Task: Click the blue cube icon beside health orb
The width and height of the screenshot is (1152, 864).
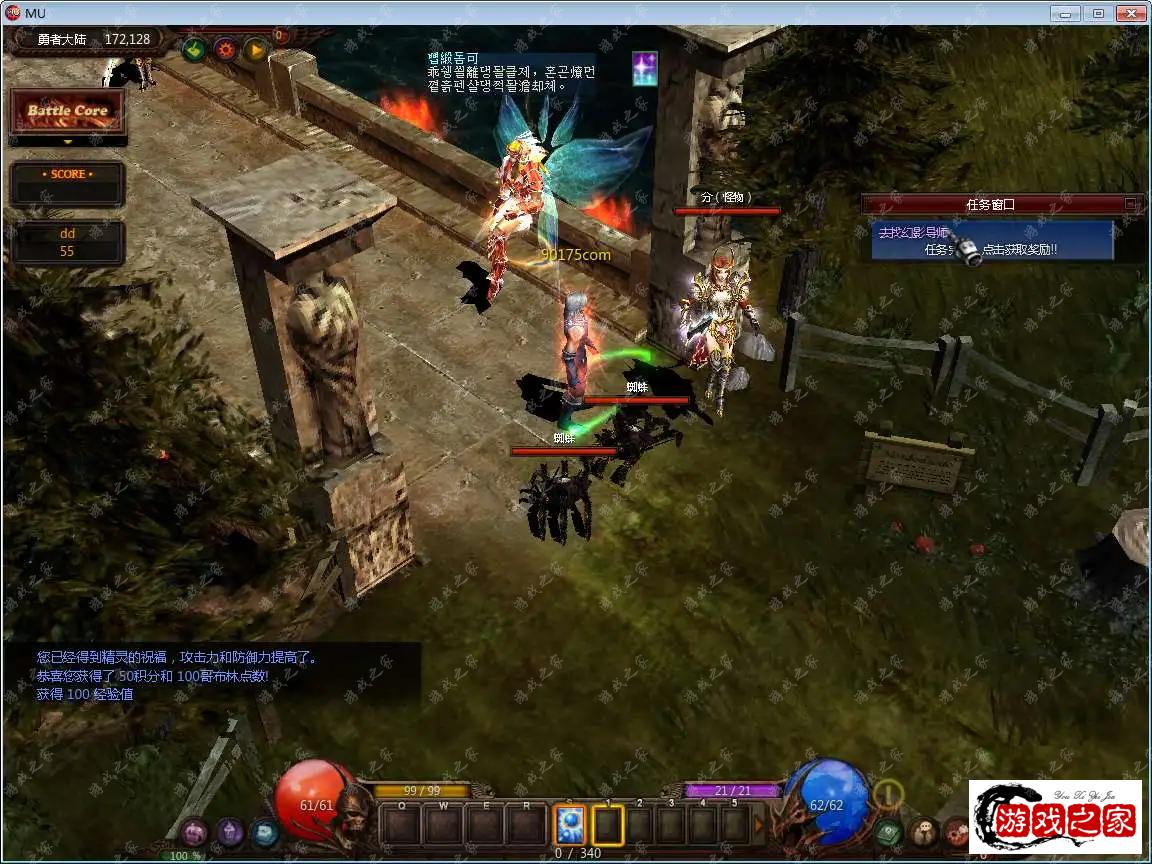Action: pyautogui.click(x=264, y=832)
